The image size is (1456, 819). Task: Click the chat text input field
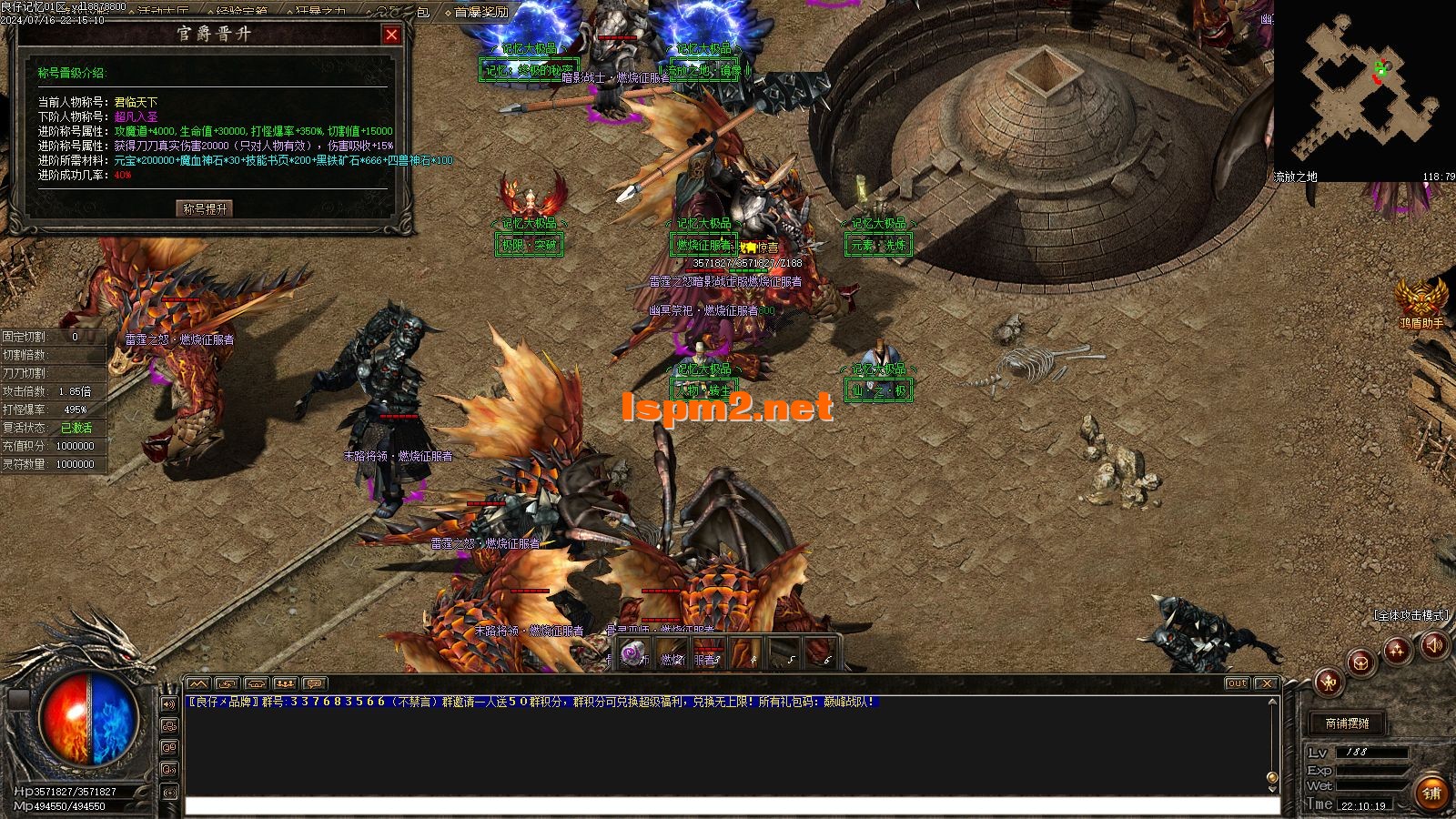pyautogui.click(x=728, y=805)
